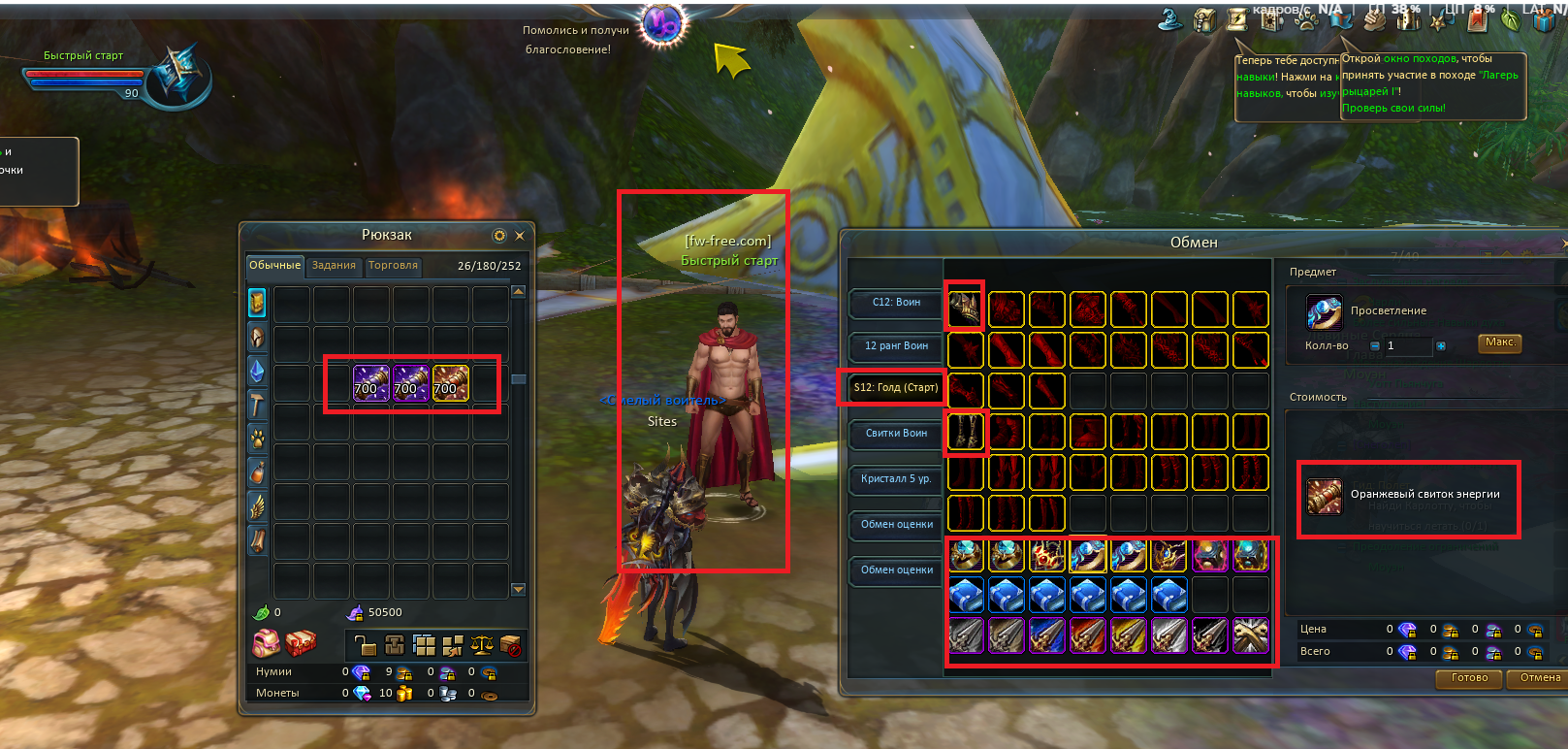
Task: Select the orange energy scroll in backpack
Action: click(x=450, y=383)
